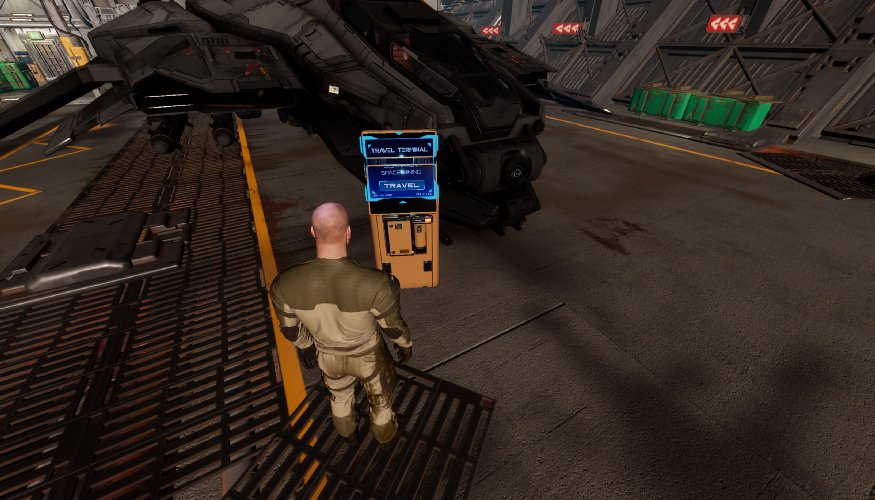Click the TRAVEL button on the terminal screen
Viewport: 875px width, 500px height.
[399, 186]
